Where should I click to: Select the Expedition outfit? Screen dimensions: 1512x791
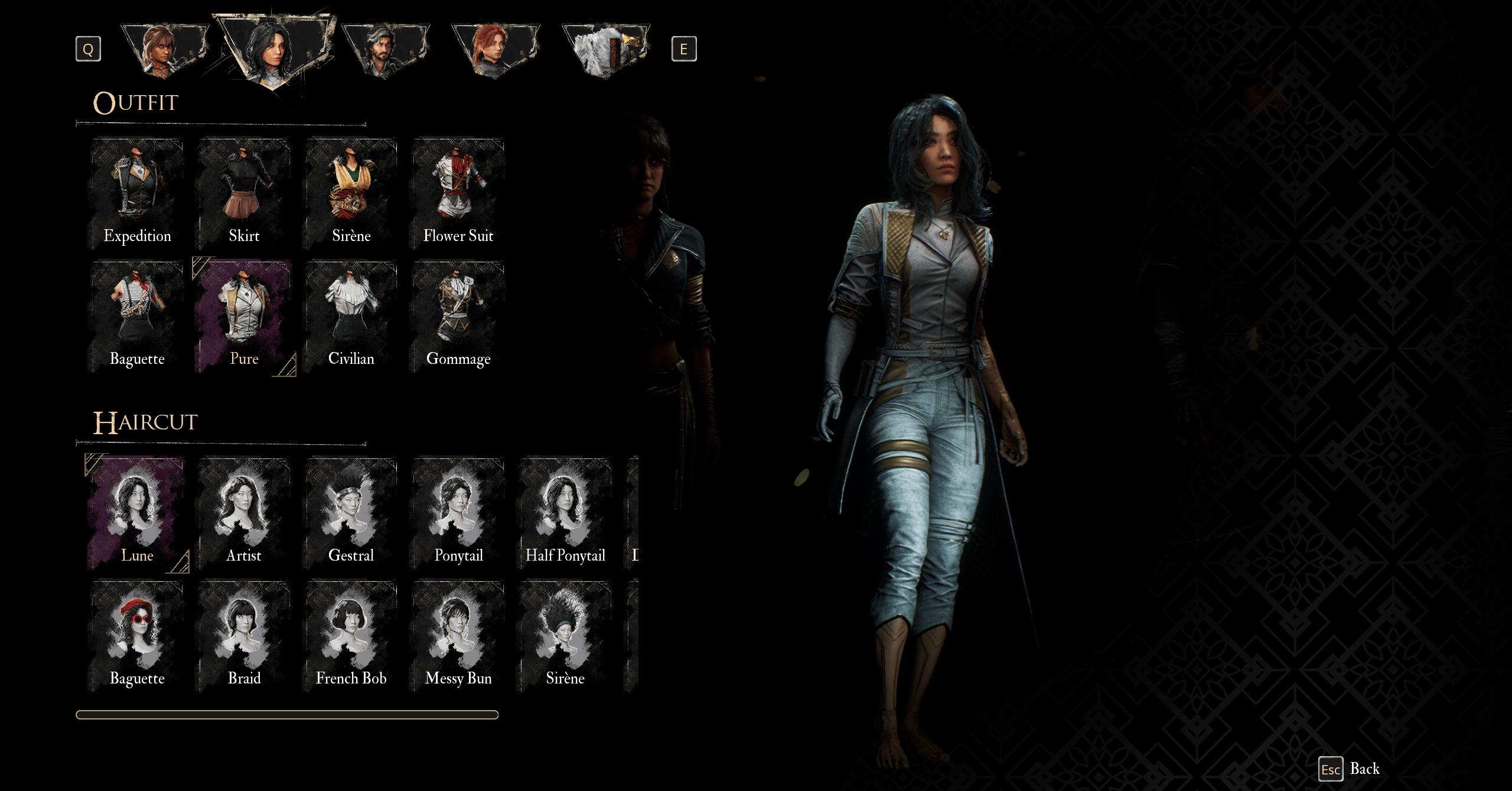click(x=137, y=193)
